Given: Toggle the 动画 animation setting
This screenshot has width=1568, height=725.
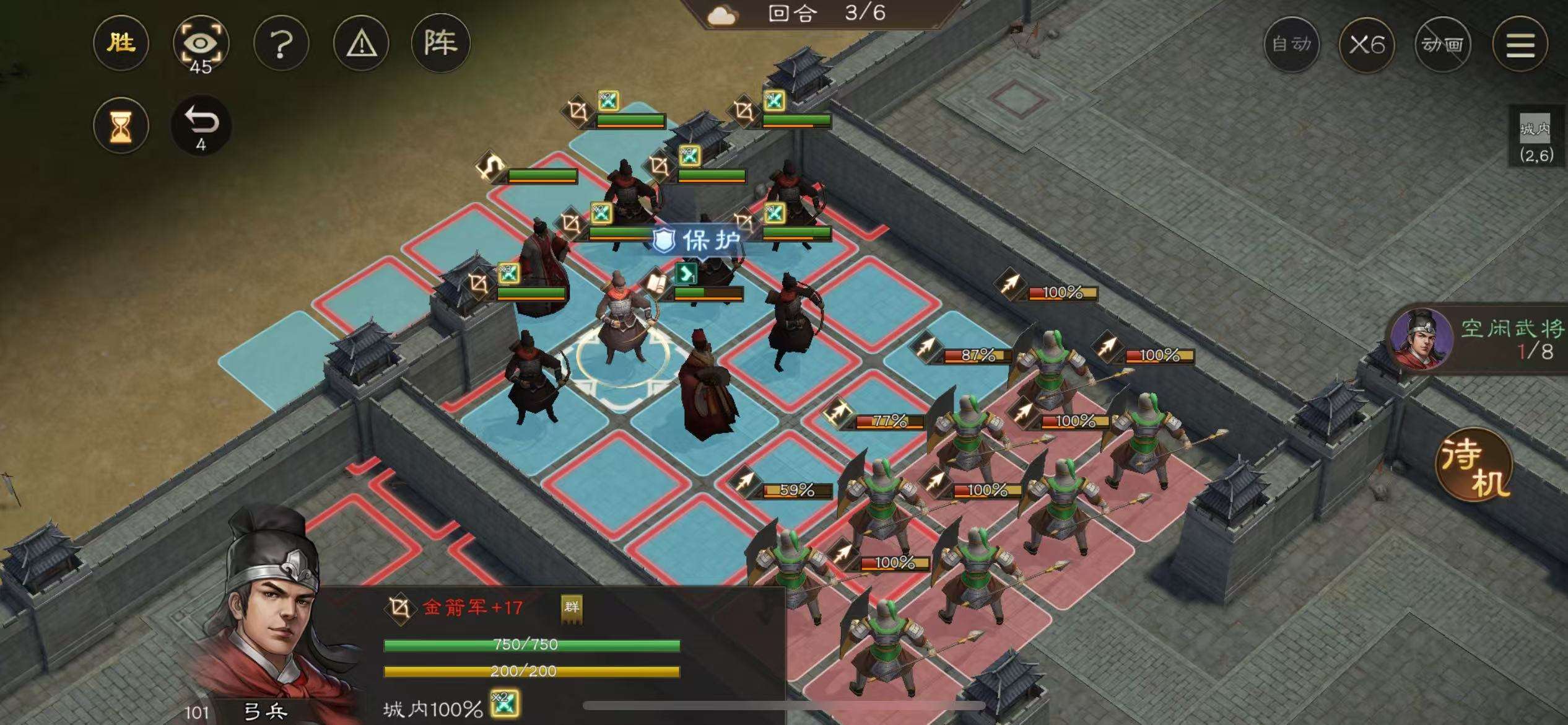Looking at the screenshot, I should point(1442,45).
